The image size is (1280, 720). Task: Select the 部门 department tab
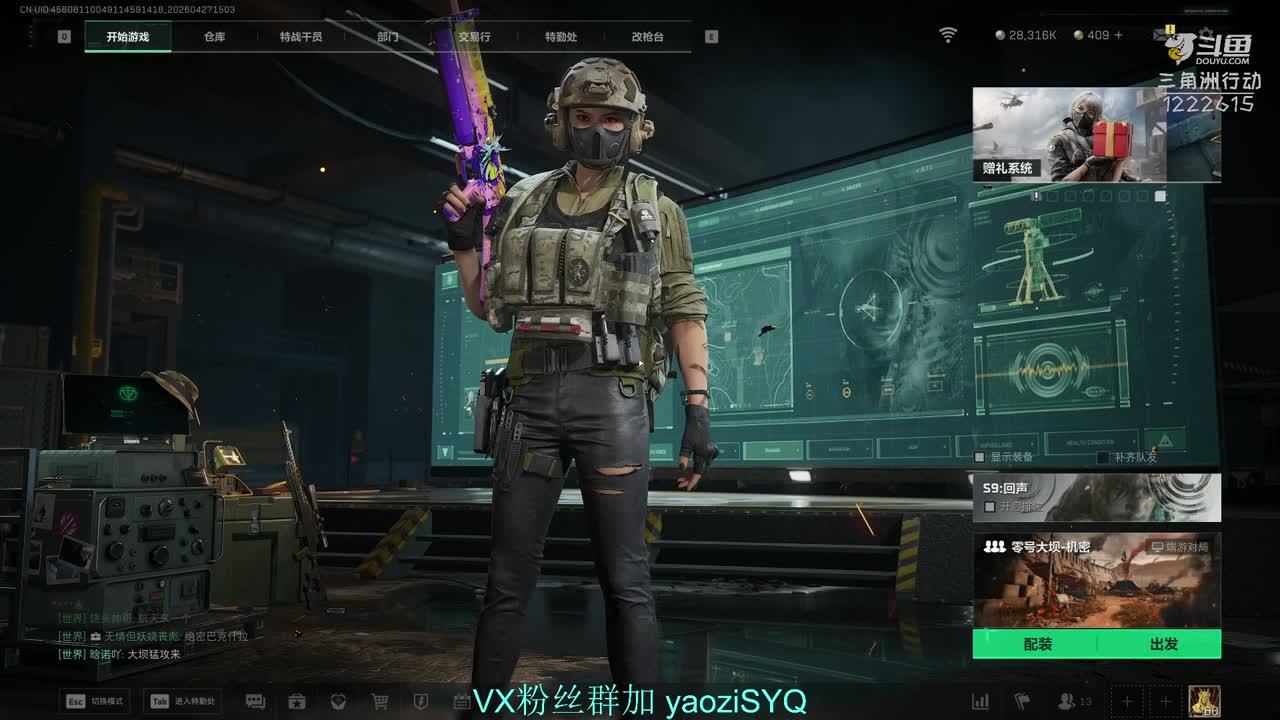(388, 37)
